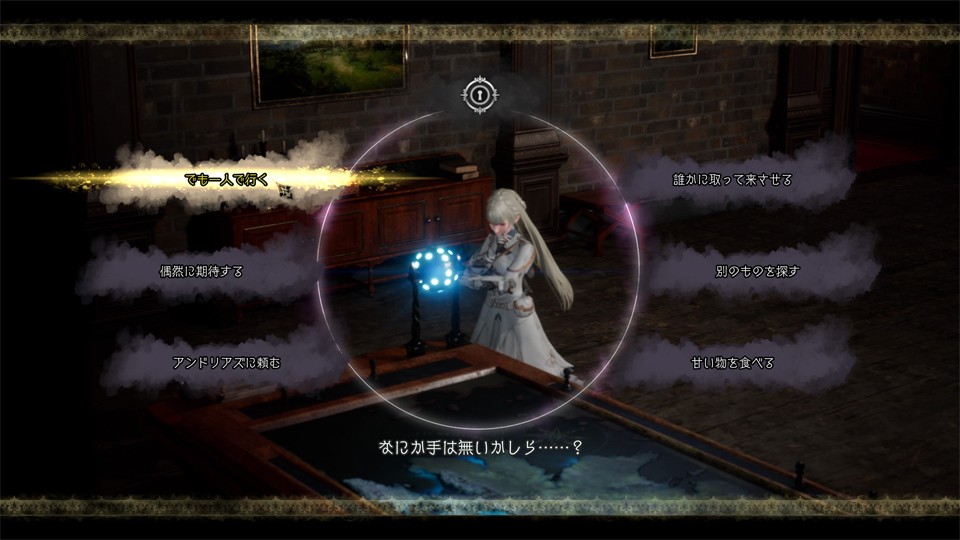Click the keyhole lock icon above the circle
960x540 pixels.
480,95
